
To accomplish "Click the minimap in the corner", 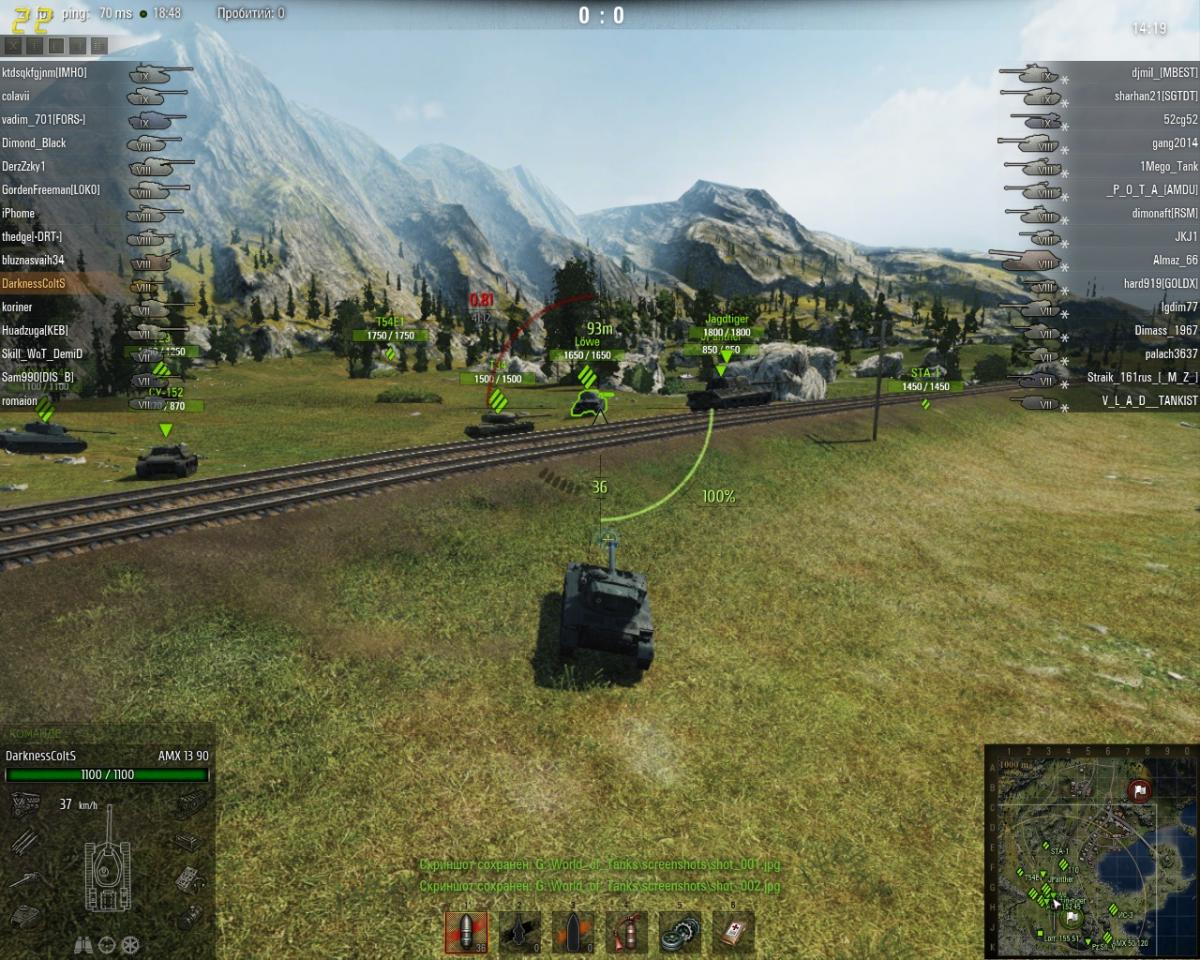I will point(1091,850).
